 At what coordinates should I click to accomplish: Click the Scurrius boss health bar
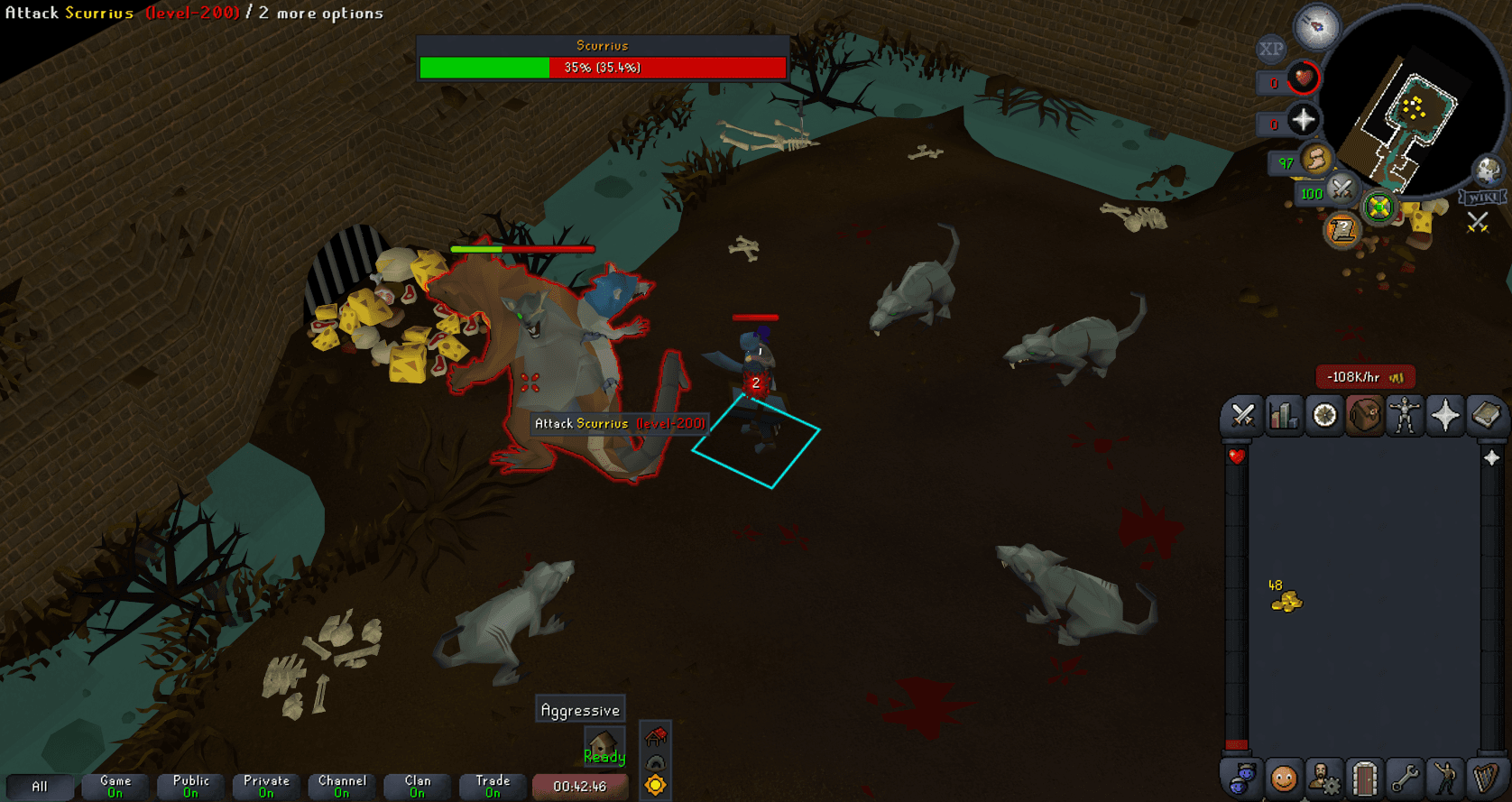pyautogui.click(x=601, y=66)
